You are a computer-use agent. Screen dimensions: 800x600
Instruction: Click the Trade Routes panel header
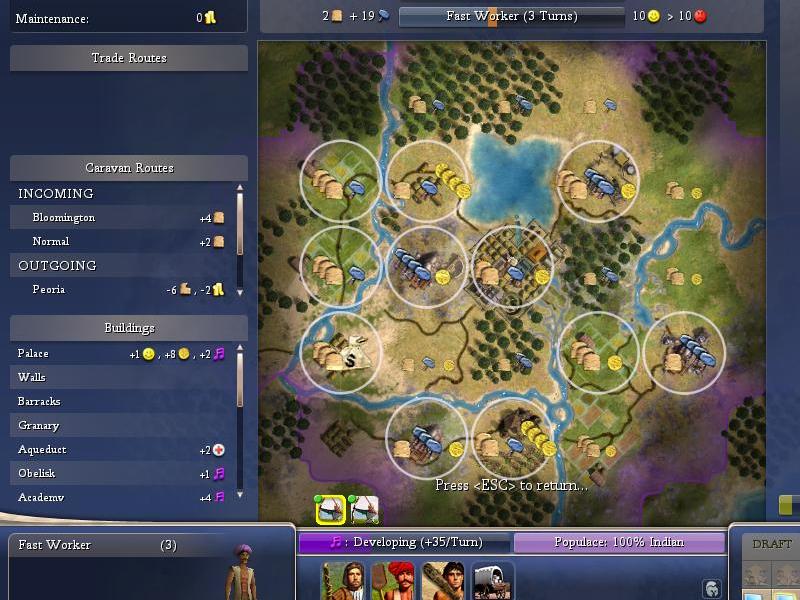(129, 58)
